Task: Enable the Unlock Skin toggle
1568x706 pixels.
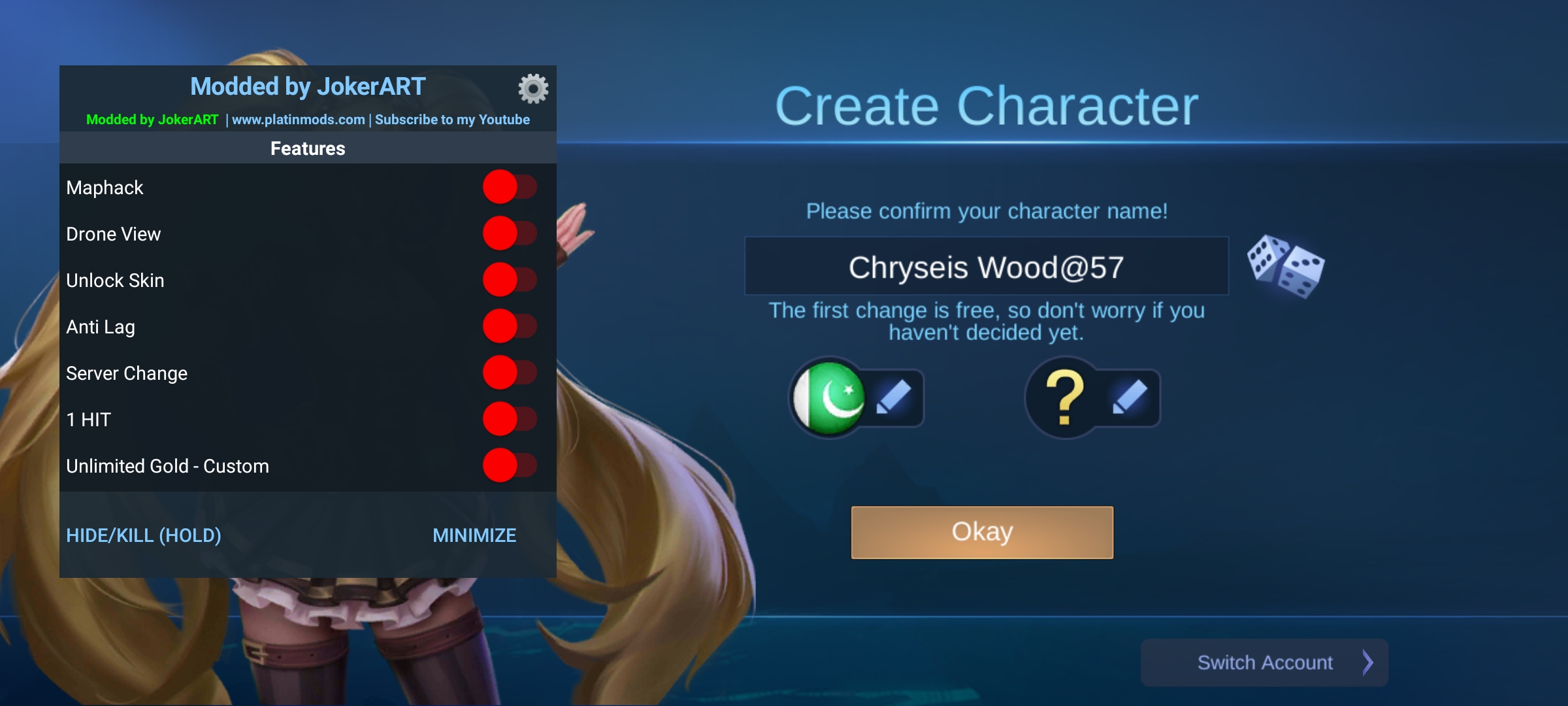Action: [x=510, y=280]
